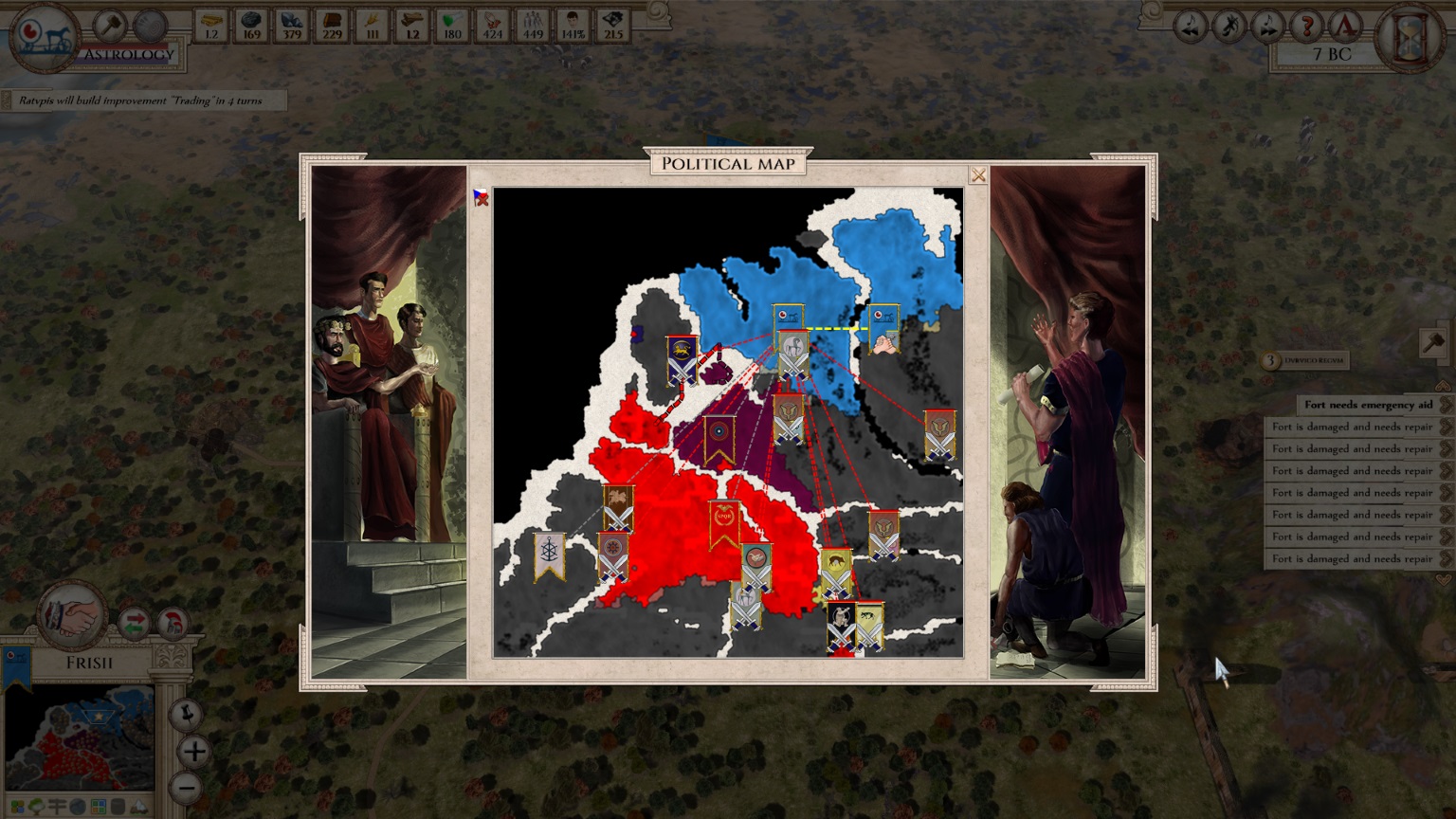Viewport: 1456px width, 819px height.
Task: Toggle mountain display on the minimap filter bar
Action: tap(139, 808)
